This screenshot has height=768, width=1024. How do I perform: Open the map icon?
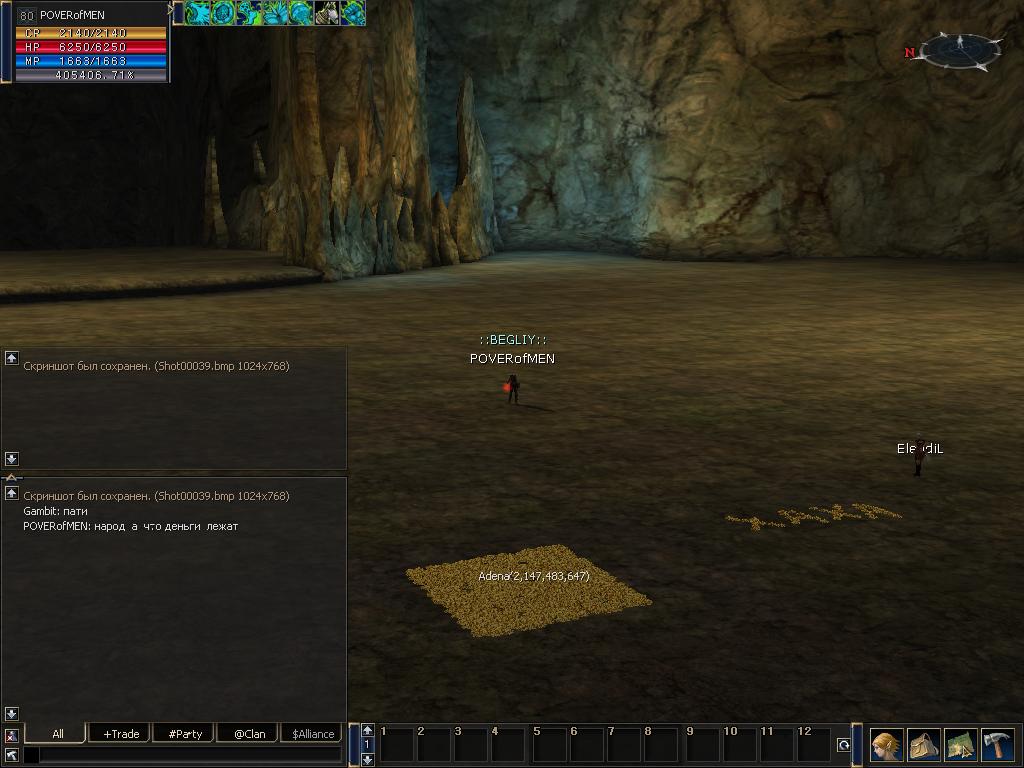coord(960,745)
